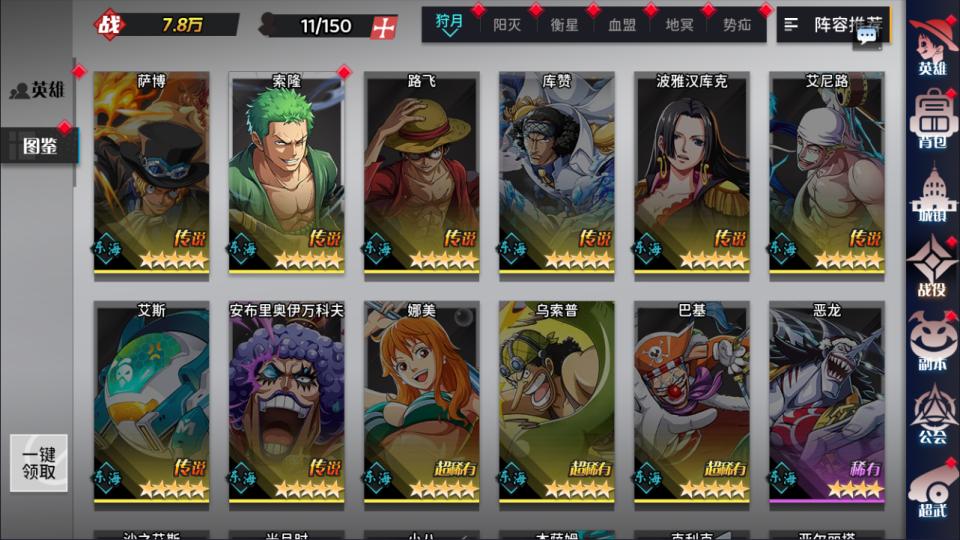
Task: Pick the 娜美 hero card
Action: click(421, 402)
